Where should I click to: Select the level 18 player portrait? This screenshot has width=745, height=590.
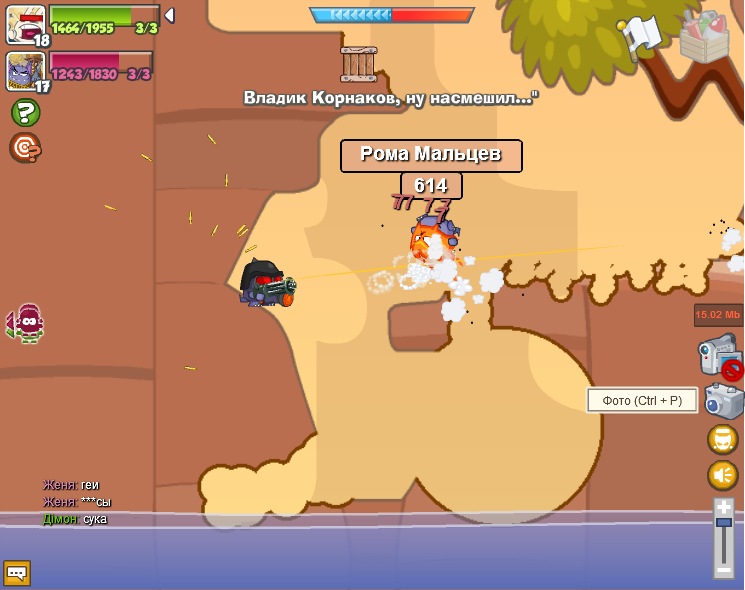pyautogui.click(x=24, y=24)
